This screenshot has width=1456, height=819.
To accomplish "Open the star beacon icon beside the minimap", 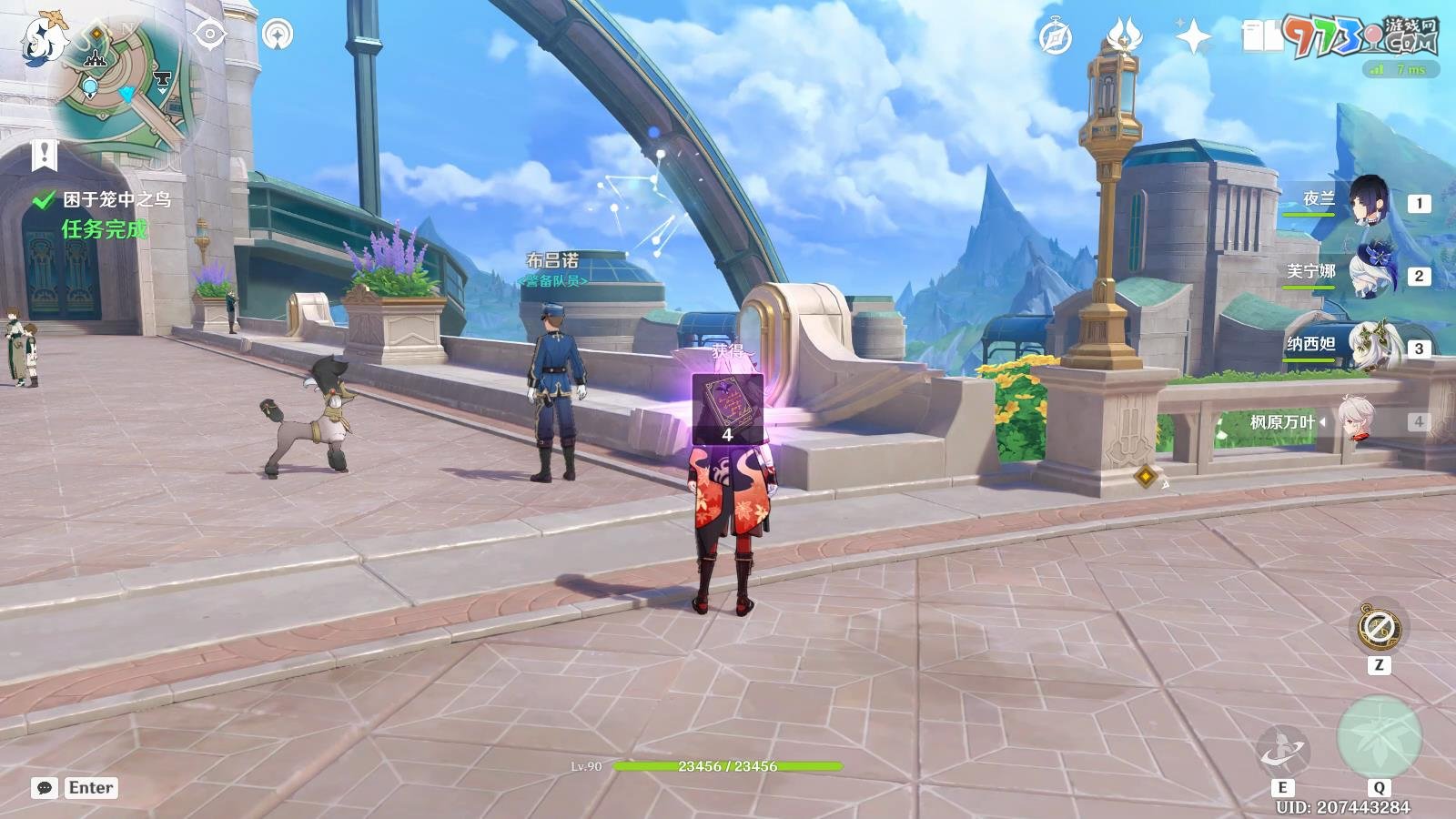I will pyautogui.click(x=278, y=35).
